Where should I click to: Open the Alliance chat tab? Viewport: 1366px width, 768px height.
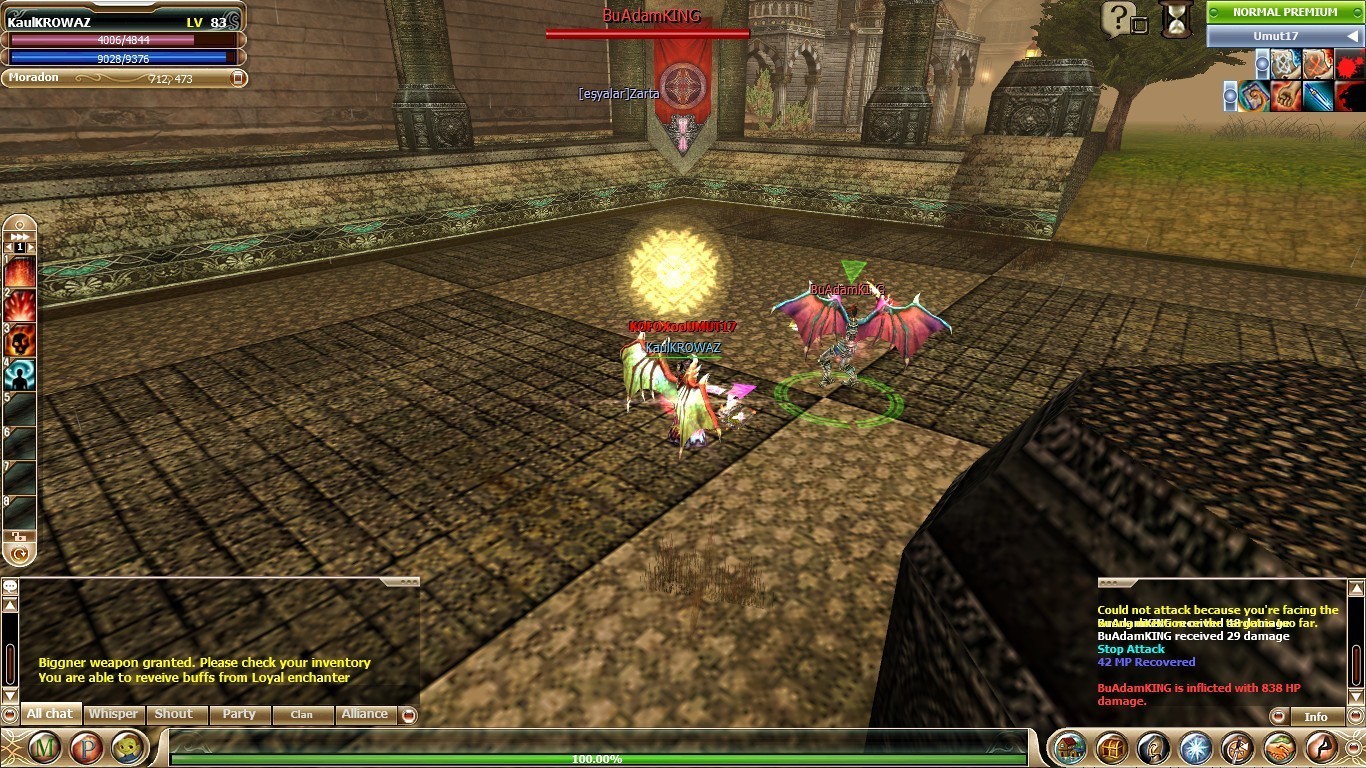point(364,714)
